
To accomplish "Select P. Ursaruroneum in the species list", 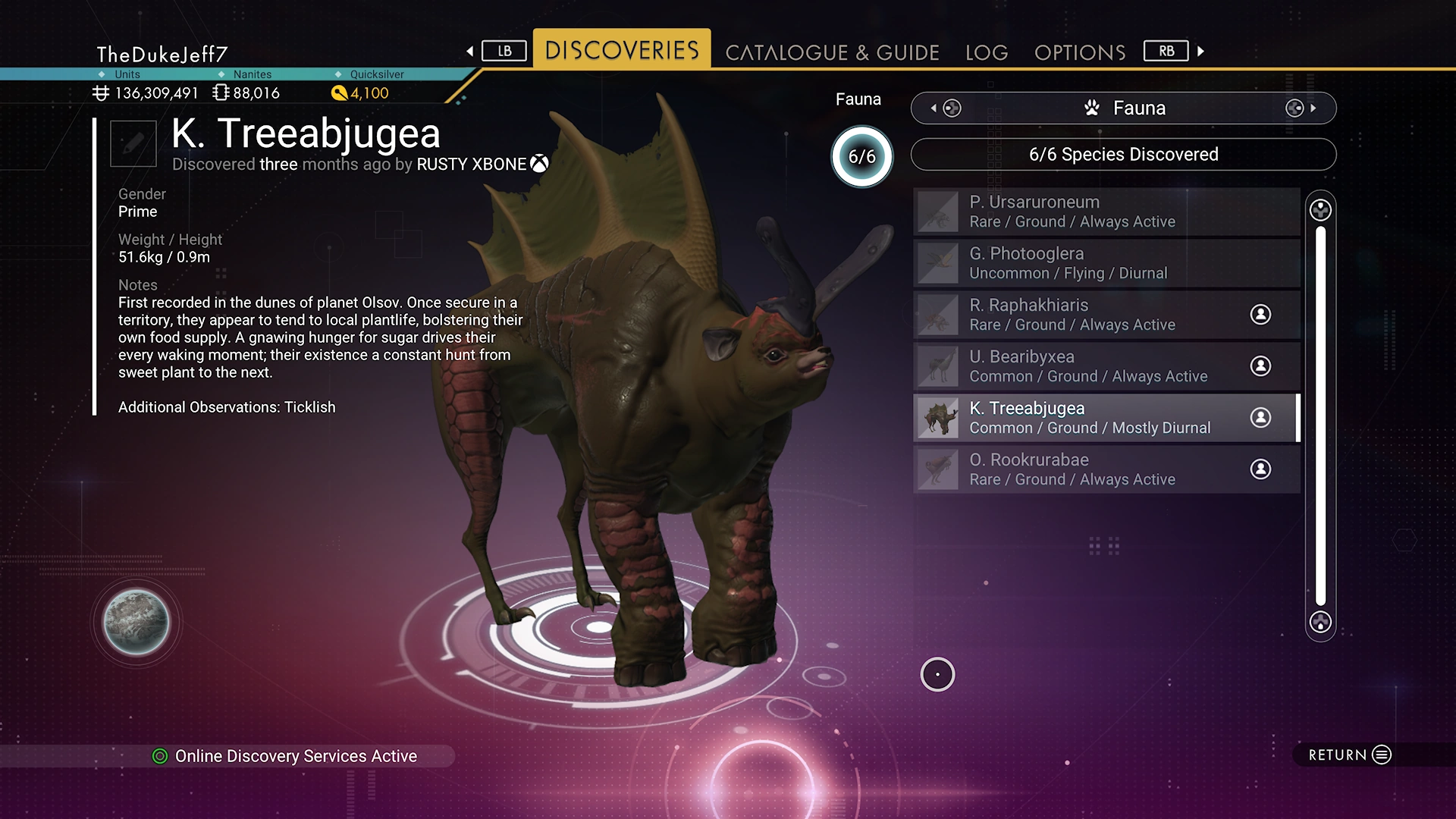I will coord(1106,212).
